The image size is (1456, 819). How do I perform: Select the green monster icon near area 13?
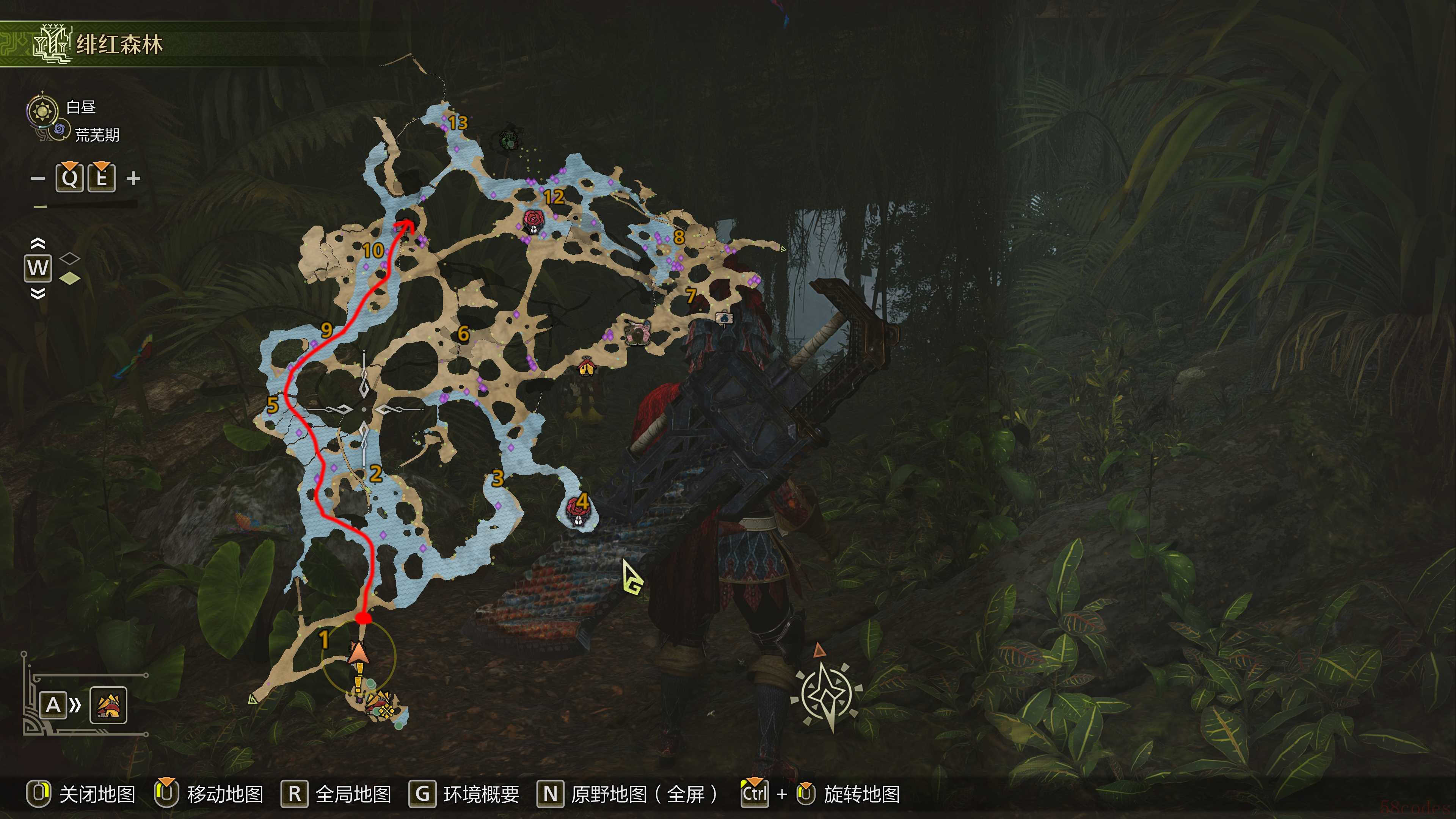pos(508,140)
